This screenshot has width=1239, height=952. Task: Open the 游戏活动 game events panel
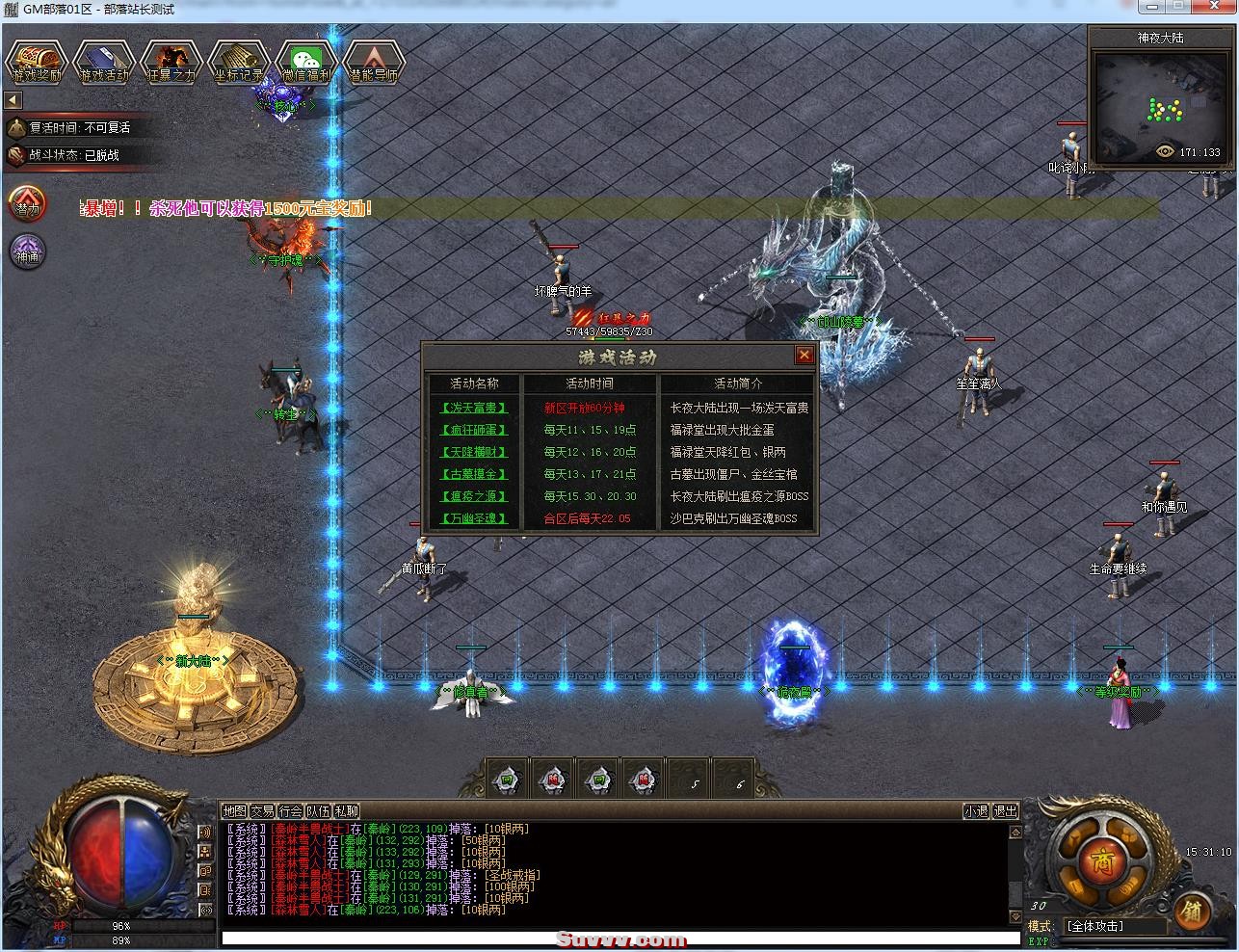[x=104, y=63]
